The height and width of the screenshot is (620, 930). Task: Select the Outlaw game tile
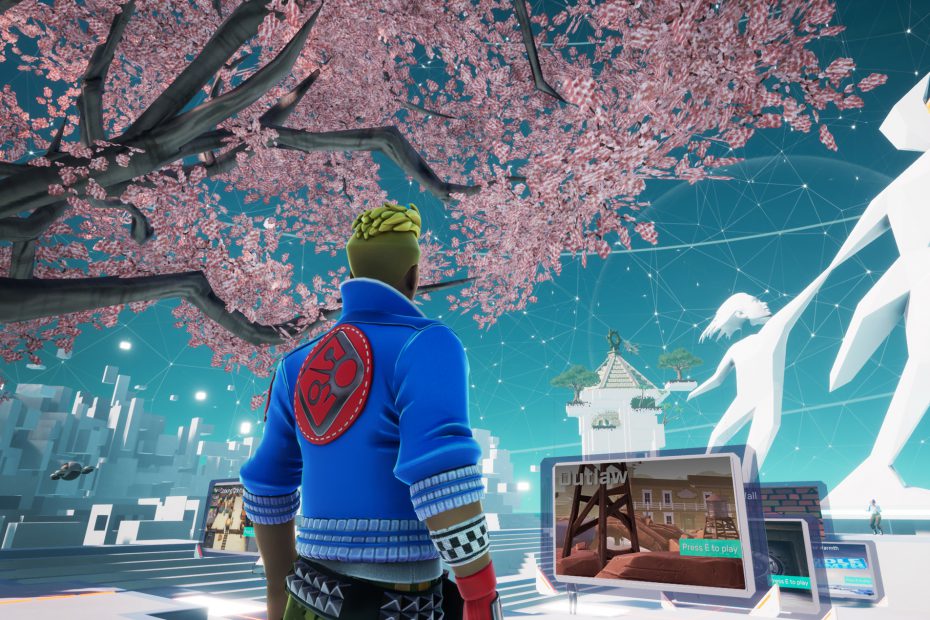pos(648,523)
